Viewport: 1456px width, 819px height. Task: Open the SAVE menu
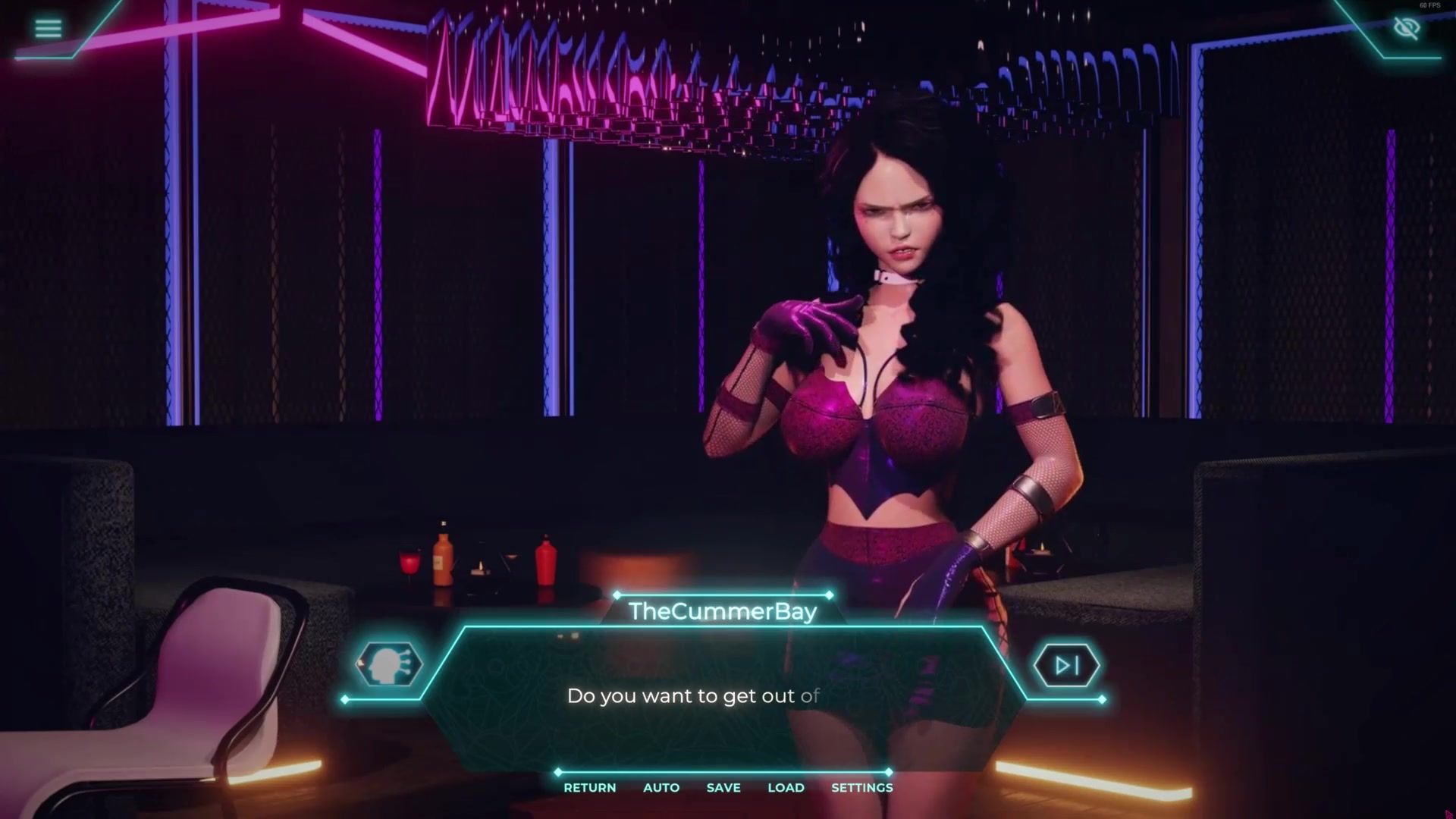(x=723, y=787)
